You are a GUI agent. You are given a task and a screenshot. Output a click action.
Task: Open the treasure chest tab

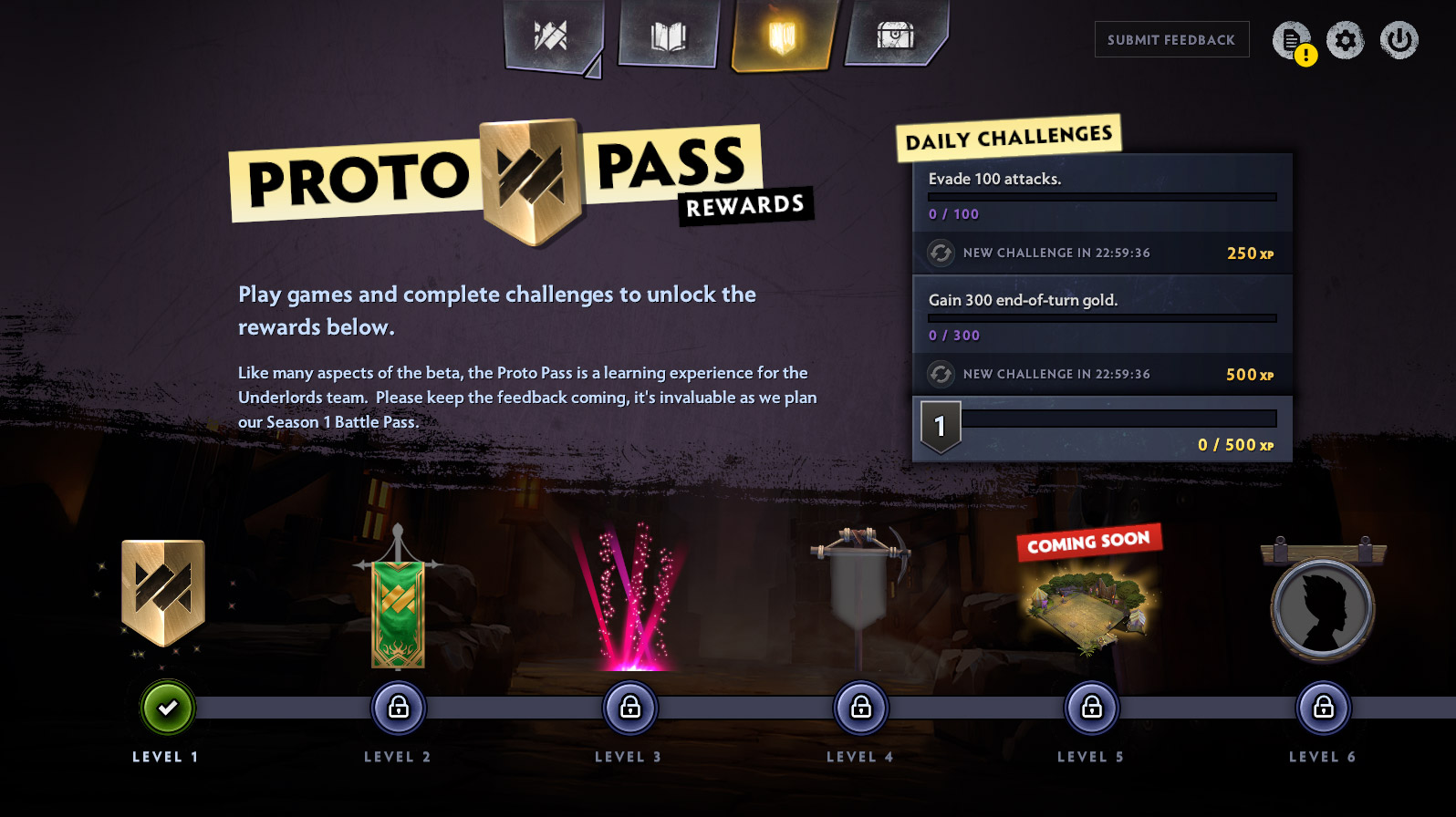pos(896,36)
